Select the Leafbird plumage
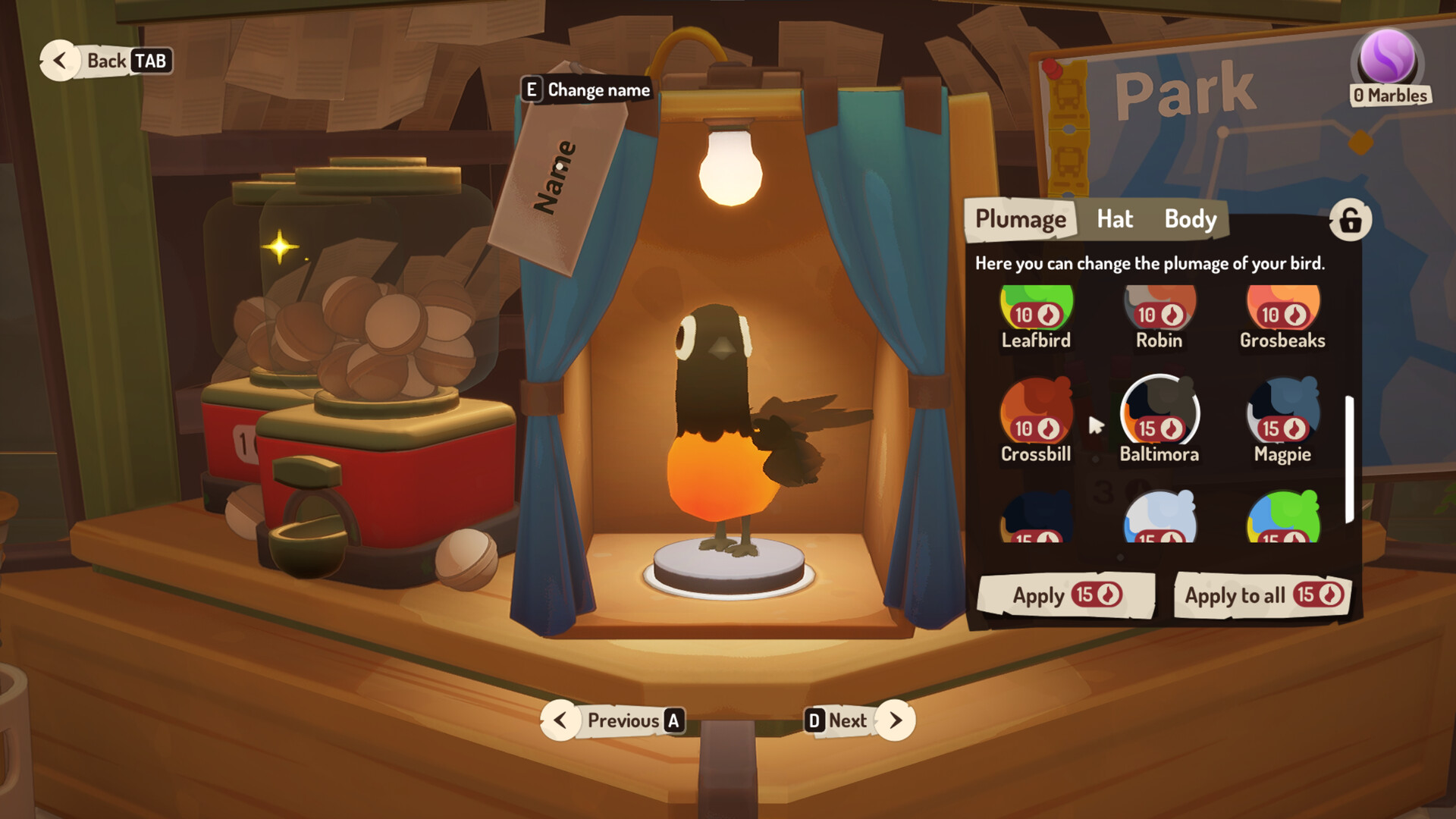This screenshot has height=819, width=1456. point(1036,311)
